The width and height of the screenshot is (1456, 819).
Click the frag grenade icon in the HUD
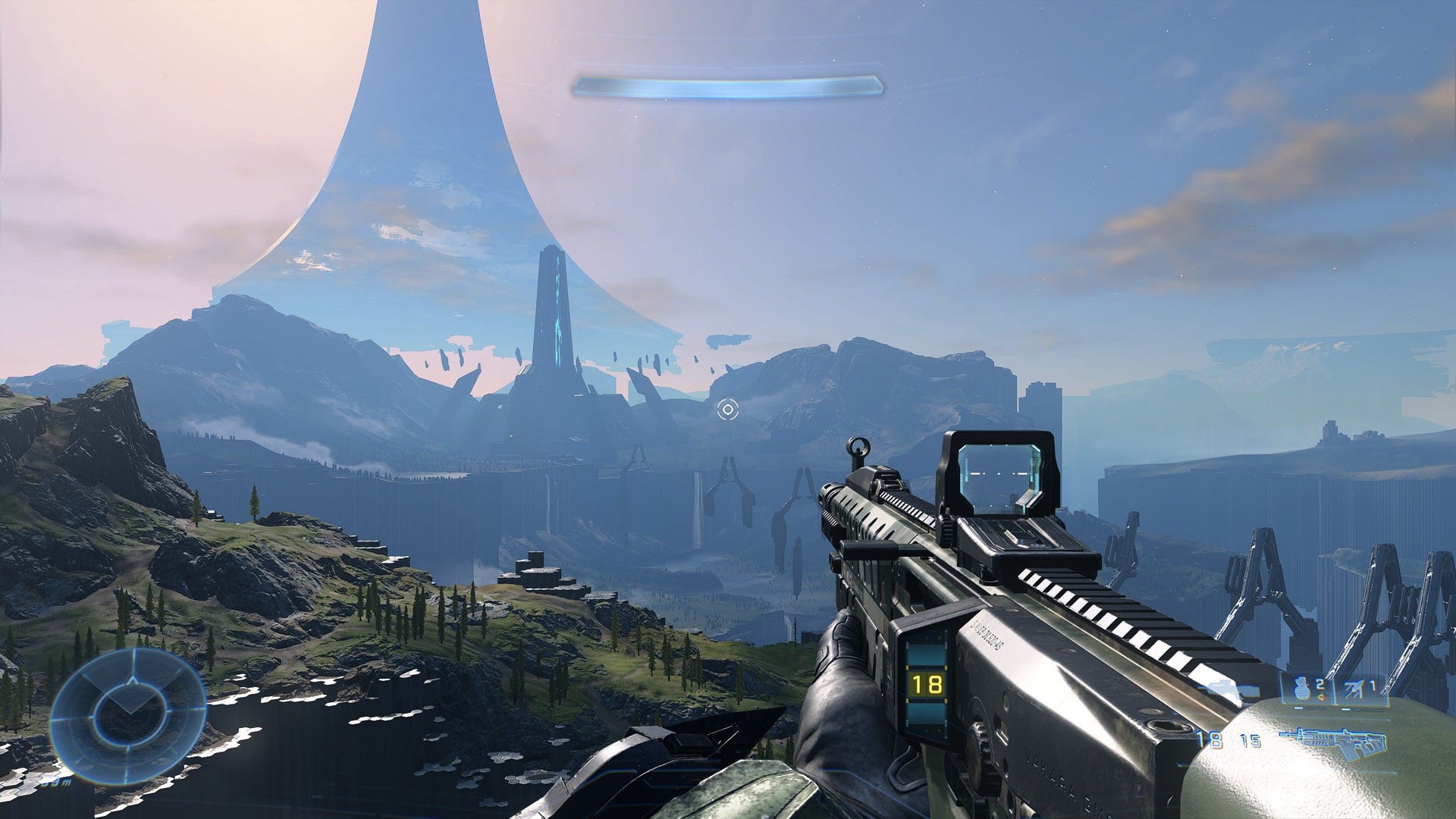pyautogui.click(x=1302, y=689)
